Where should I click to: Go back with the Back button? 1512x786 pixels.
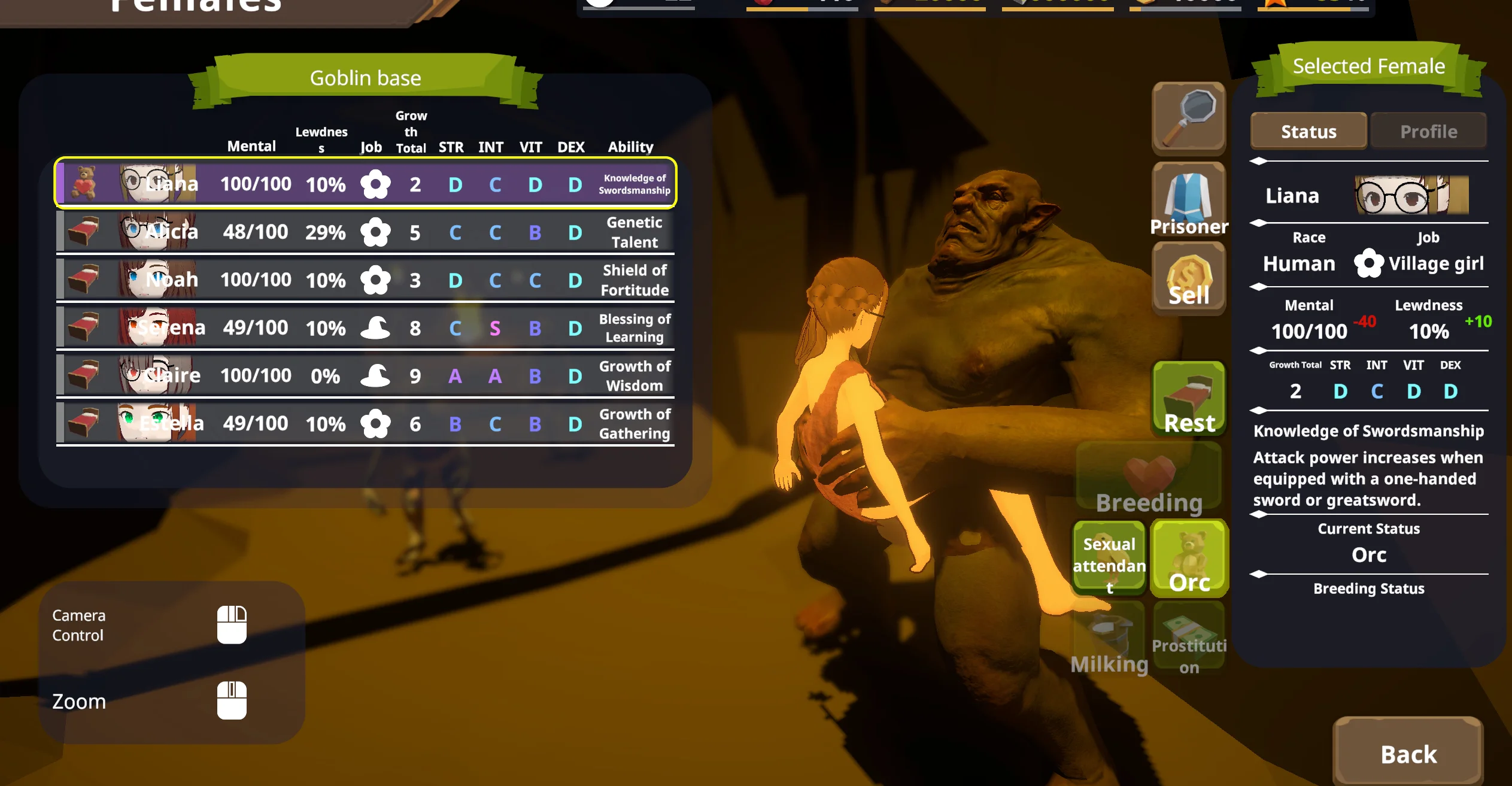[1408, 753]
